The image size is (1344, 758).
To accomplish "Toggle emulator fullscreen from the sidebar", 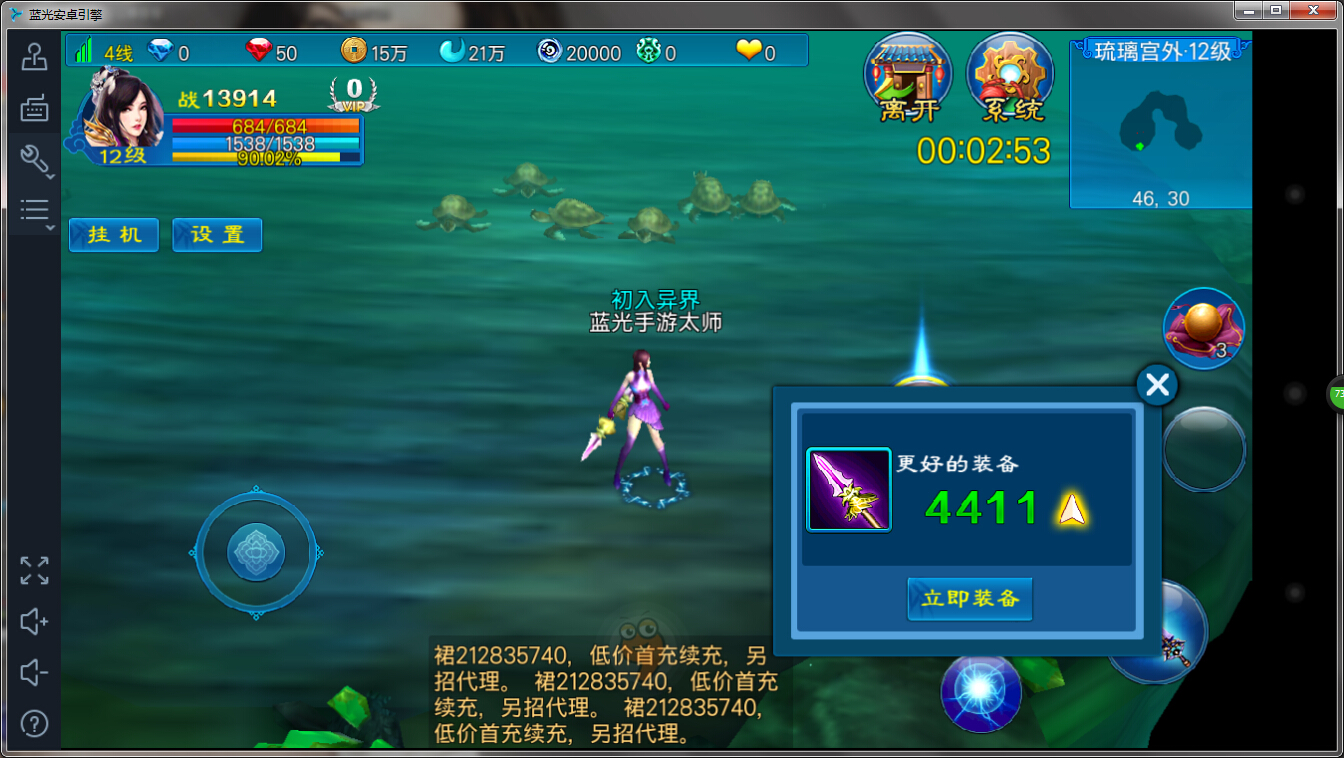I will (34, 571).
